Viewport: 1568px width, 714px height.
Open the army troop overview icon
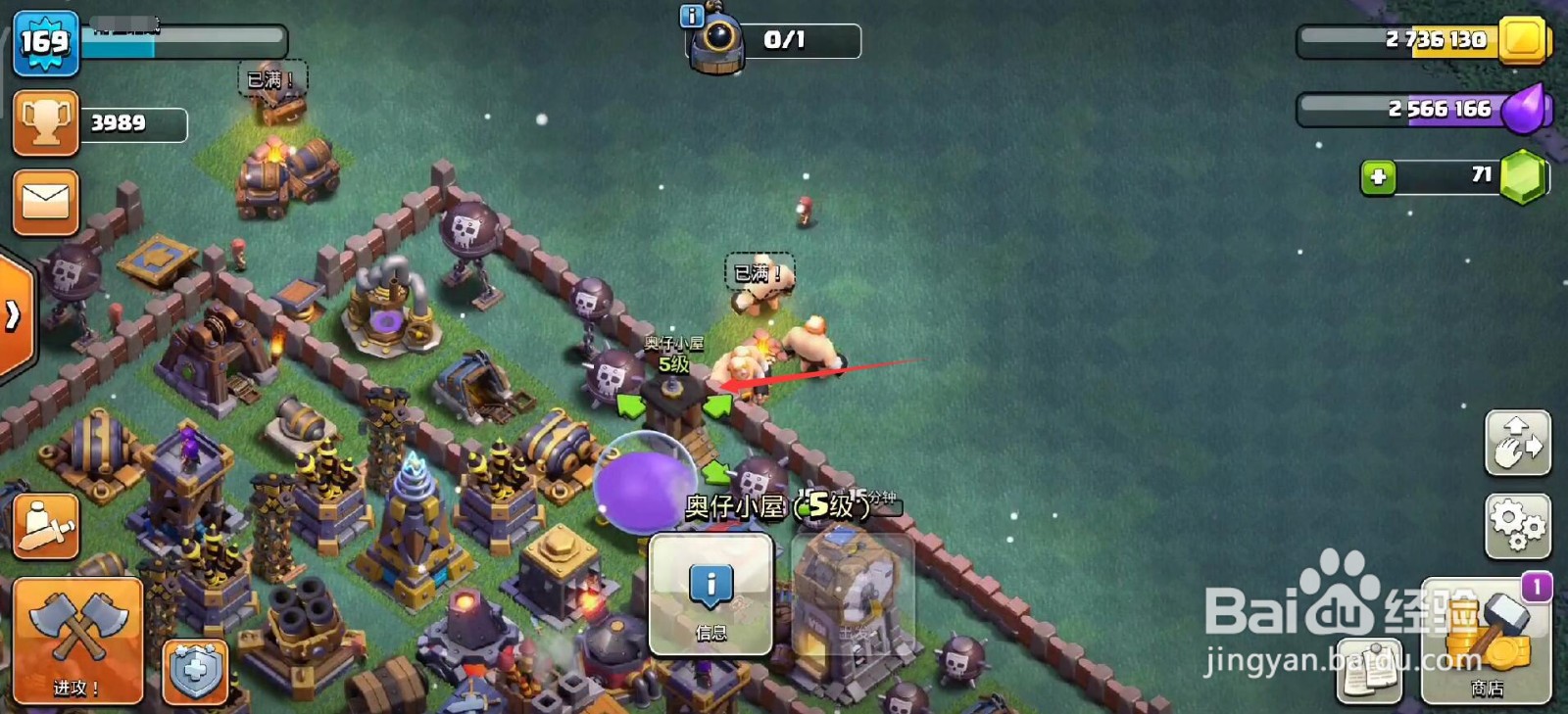[45, 527]
